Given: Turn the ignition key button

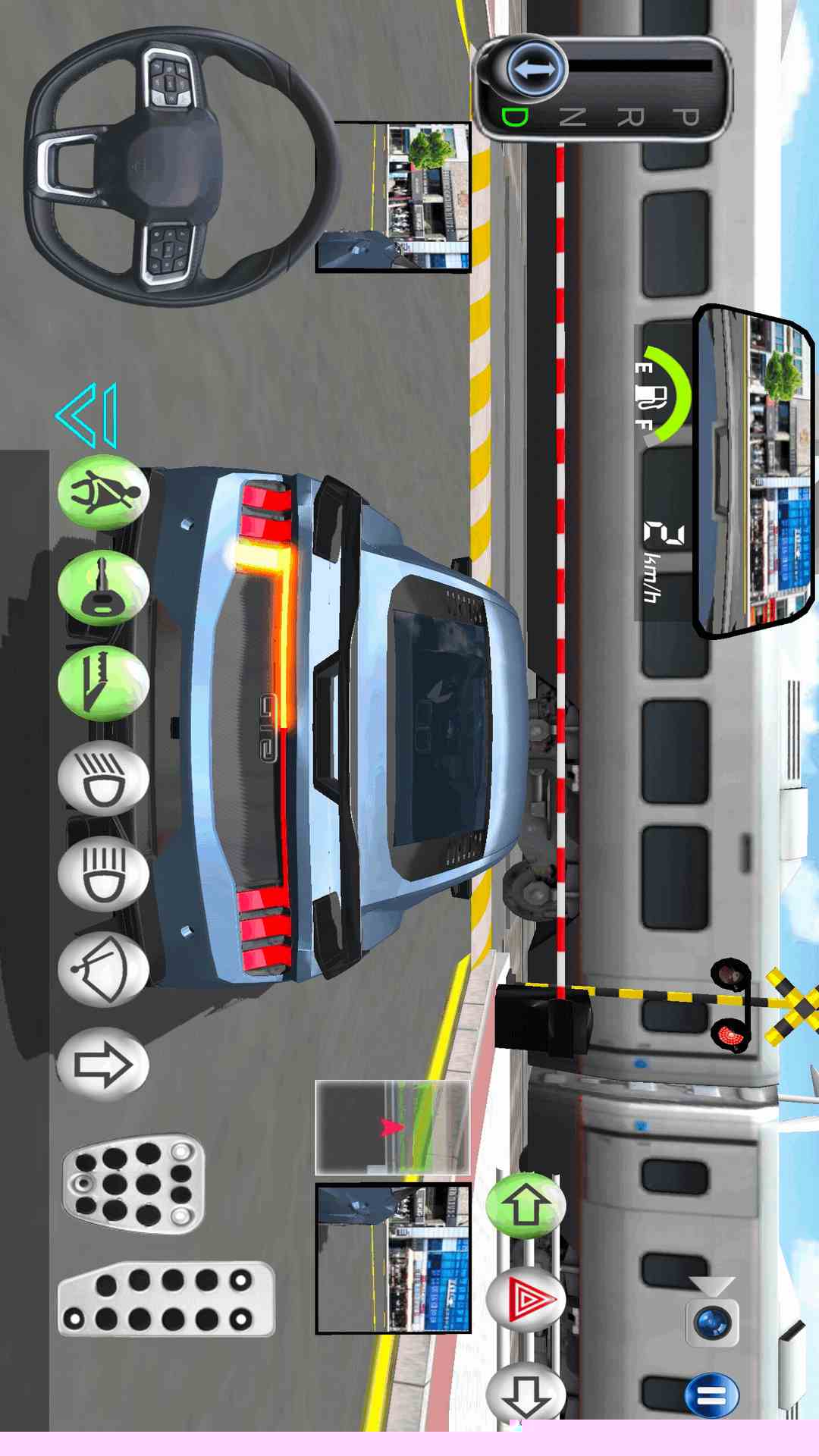Looking at the screenshot, I should point(103,588).
